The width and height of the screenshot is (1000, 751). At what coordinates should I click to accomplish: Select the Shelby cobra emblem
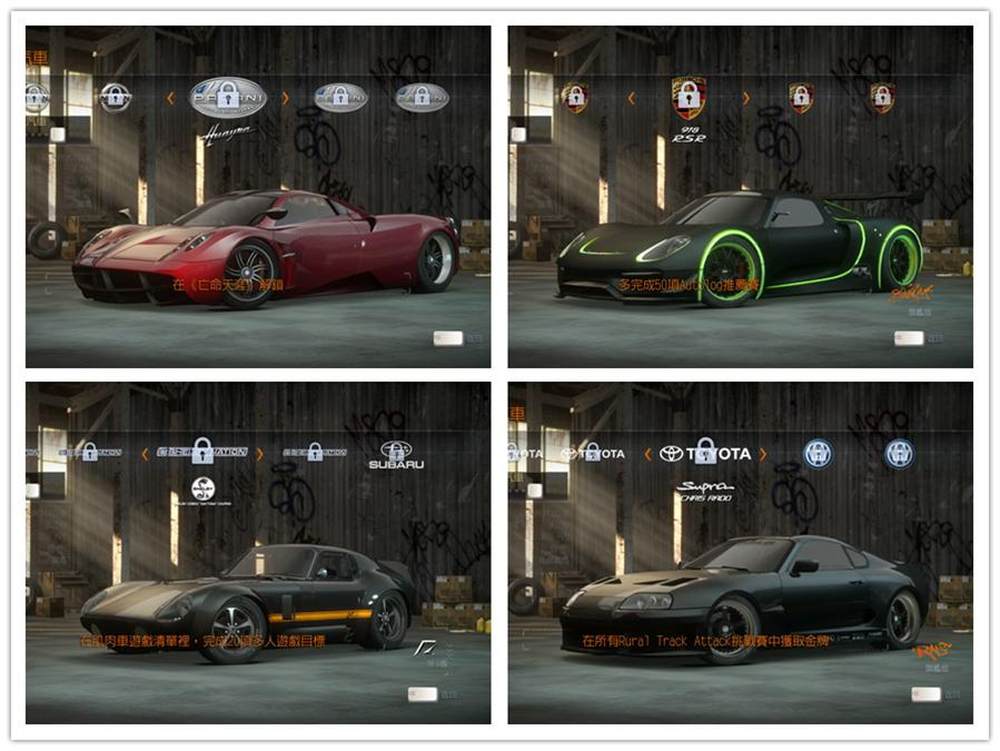click(203, 489)
